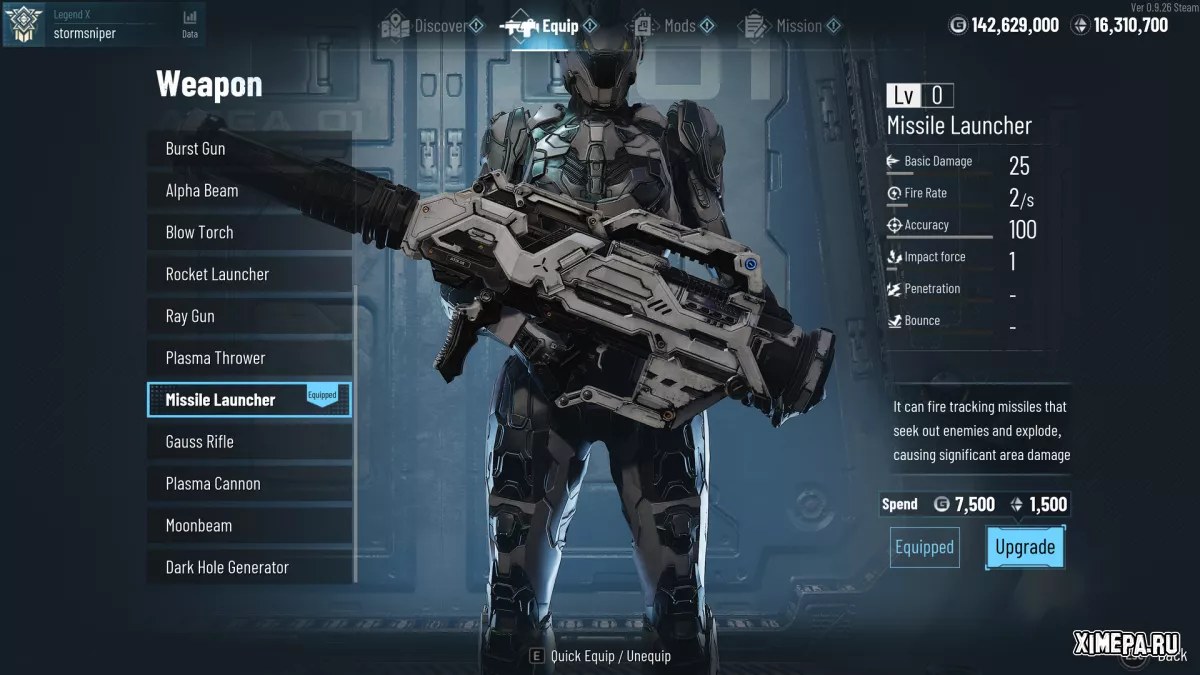Select Plasma Cannon in the list

click(x=249, y=484)
